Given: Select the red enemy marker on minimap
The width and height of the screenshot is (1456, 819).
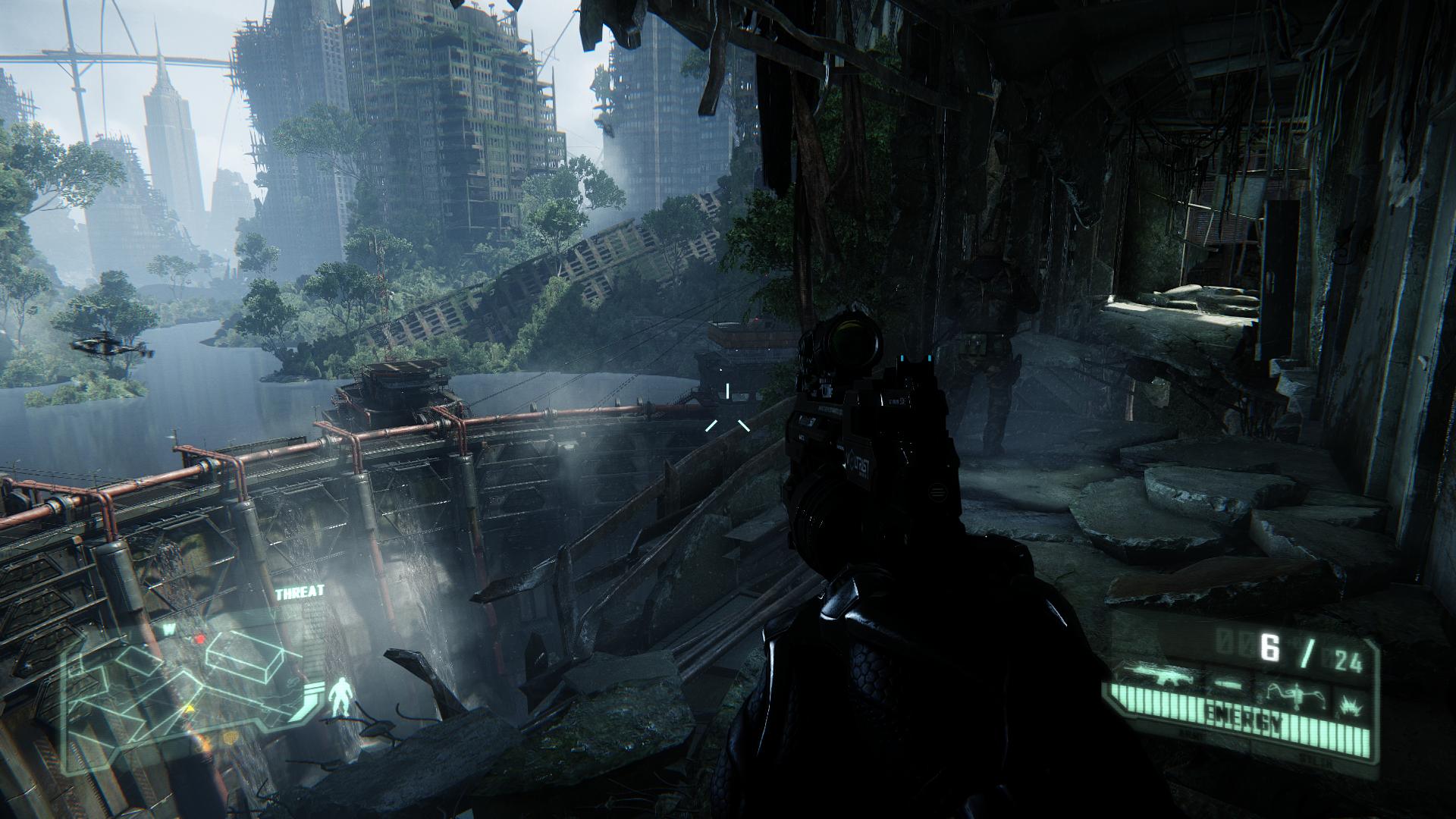Looking at the screenshot, I should [x=199, y=639].
